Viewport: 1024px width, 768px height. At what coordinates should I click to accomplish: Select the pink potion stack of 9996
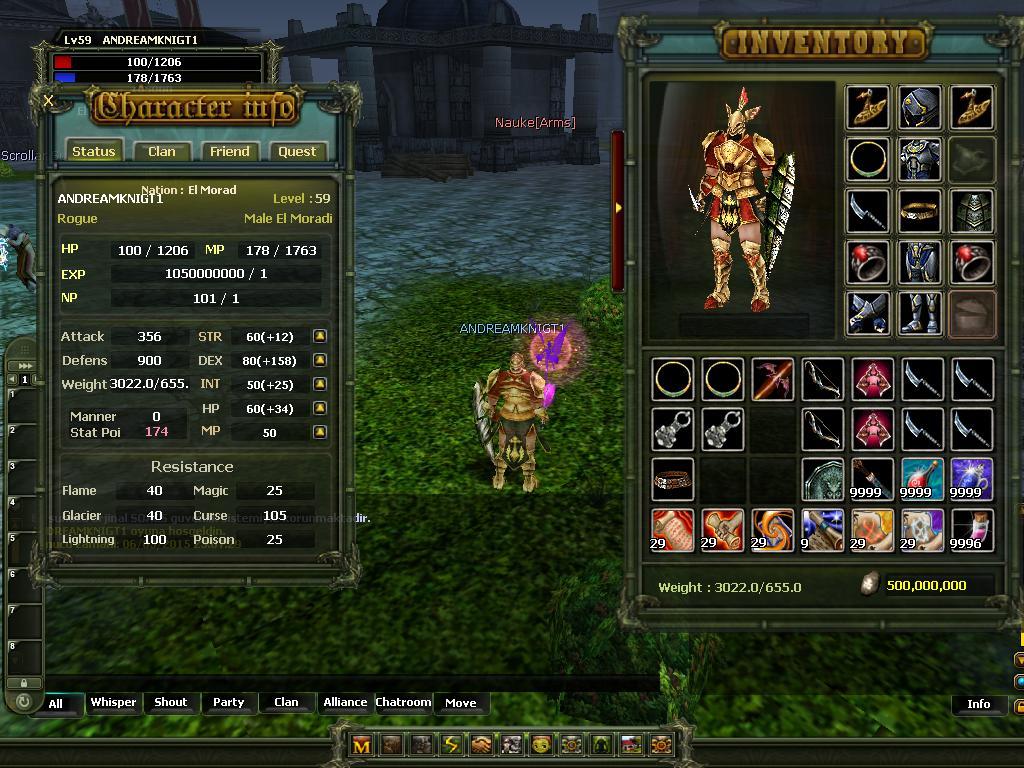point(971,530)
